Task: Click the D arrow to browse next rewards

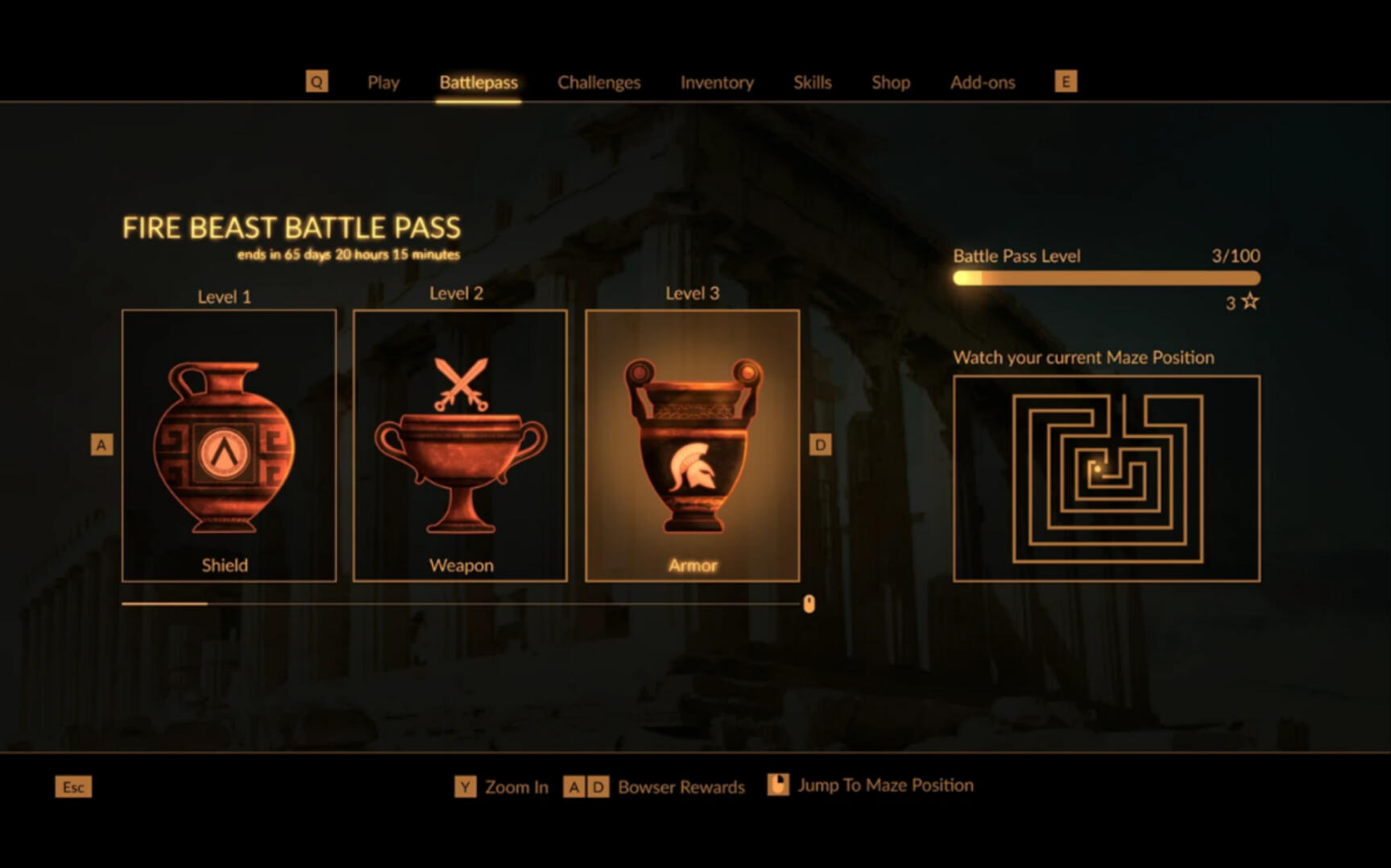Action: point(821,444)
